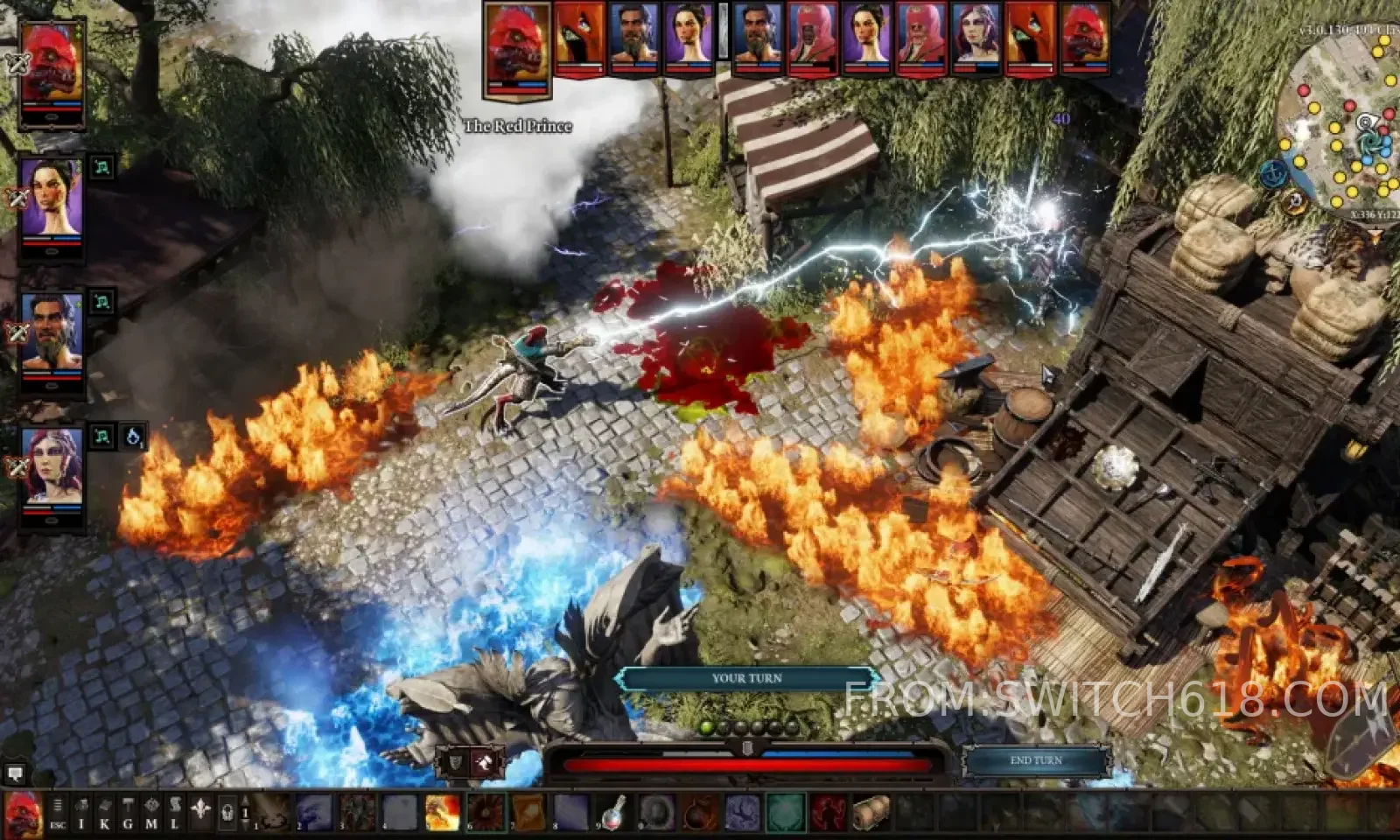Activate the teal-bordered green skill slot
Screen dimensions: 1400x840
[785, 813]
